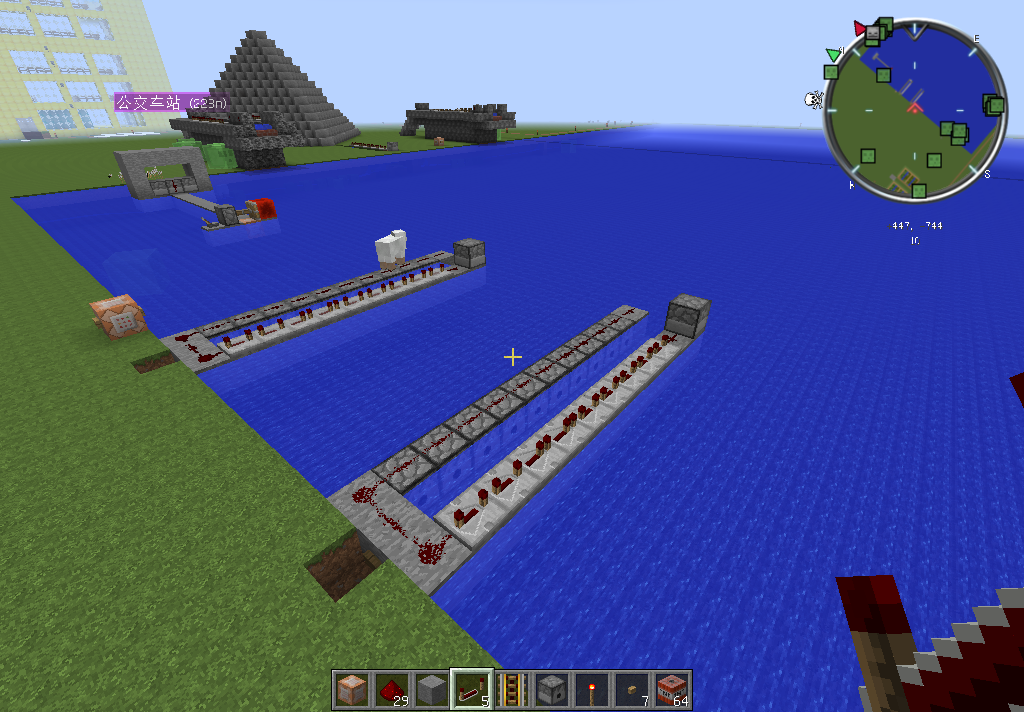The height and width of the screenshot is (712, 1024).
Task: Select the TNT stack hotbar slot
Action: (x=672, y=689)
